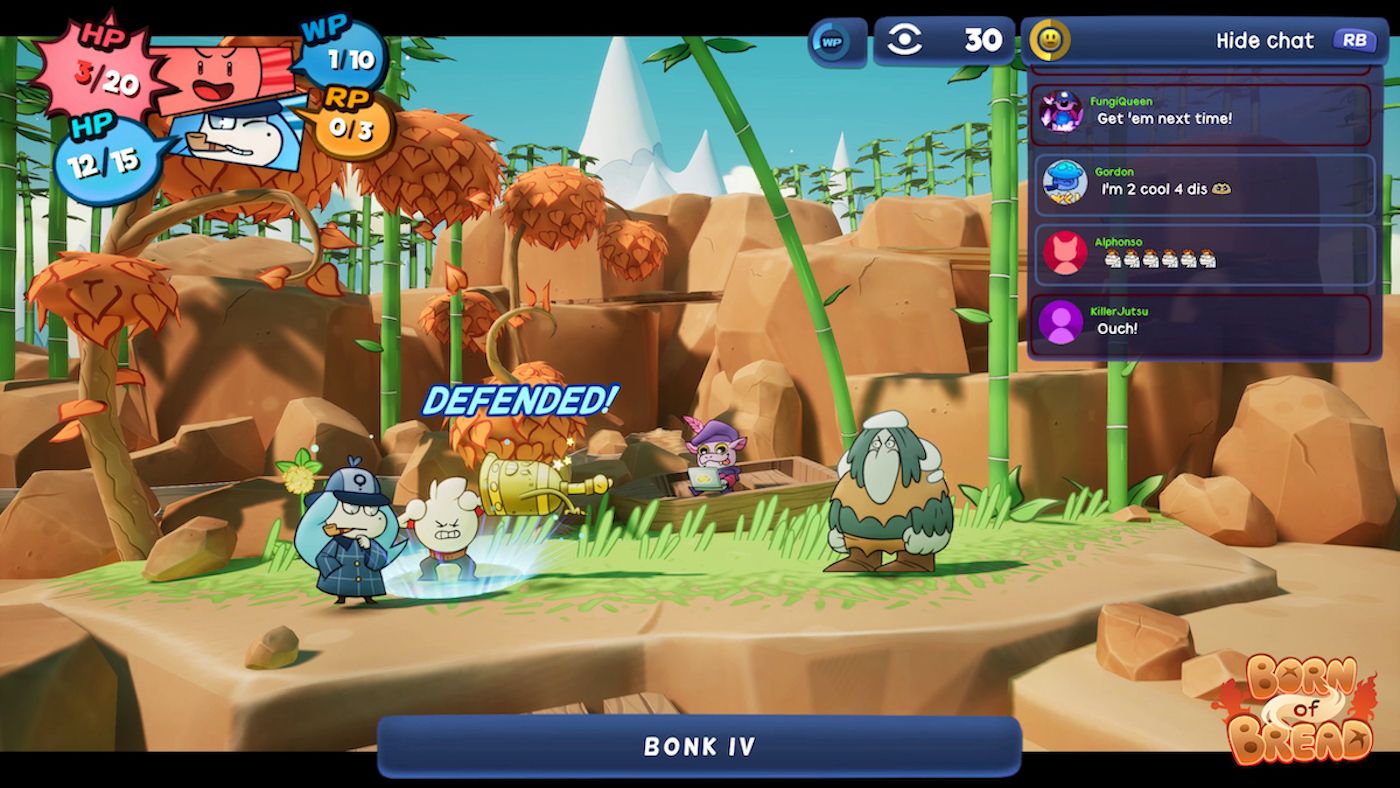1400x788 pixels.
Task: Open FungiQueen's avatar portrait
Action: click(1064, 113)
